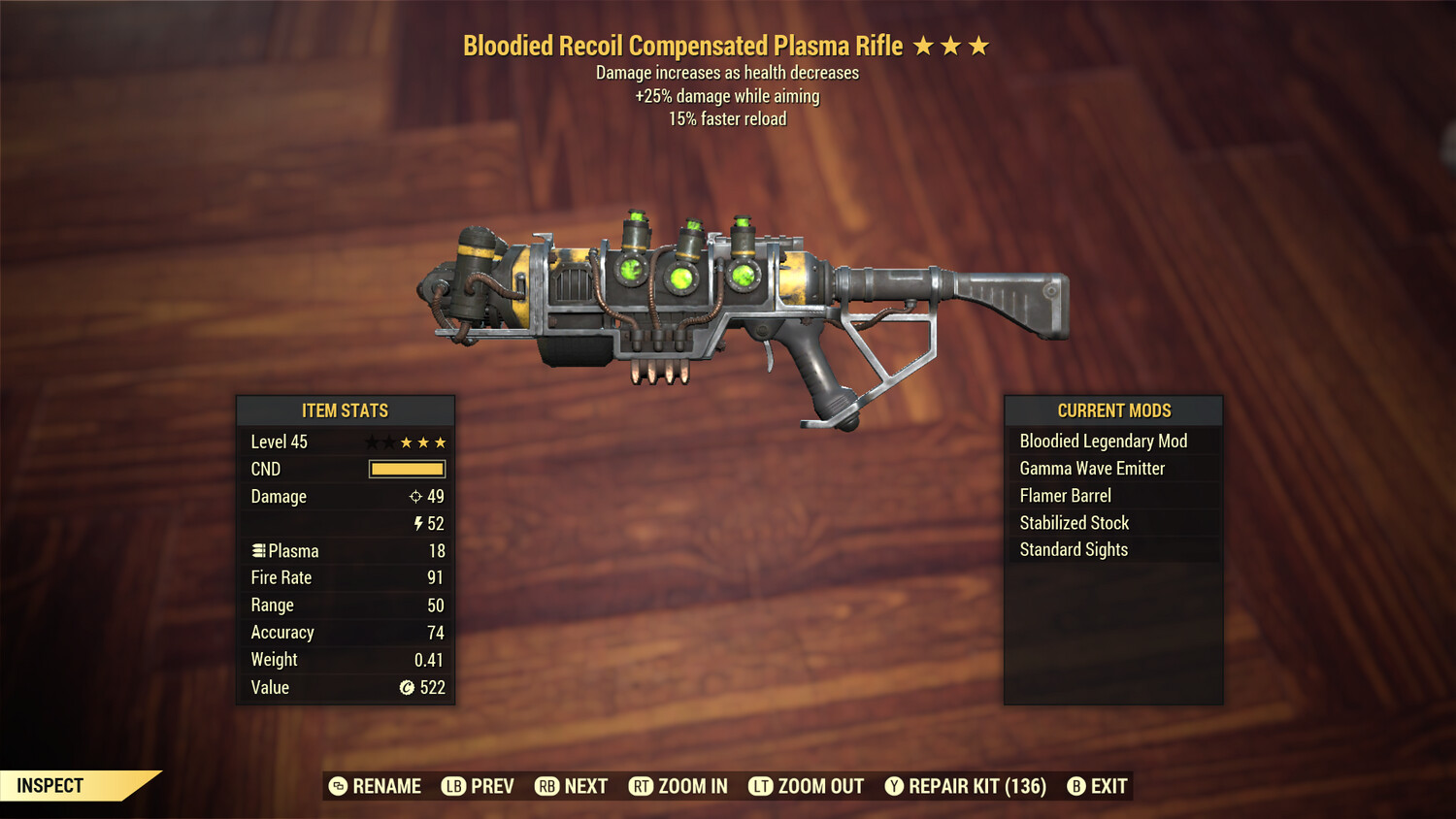Click the LB button icon beside PREV

coord(452,786)
